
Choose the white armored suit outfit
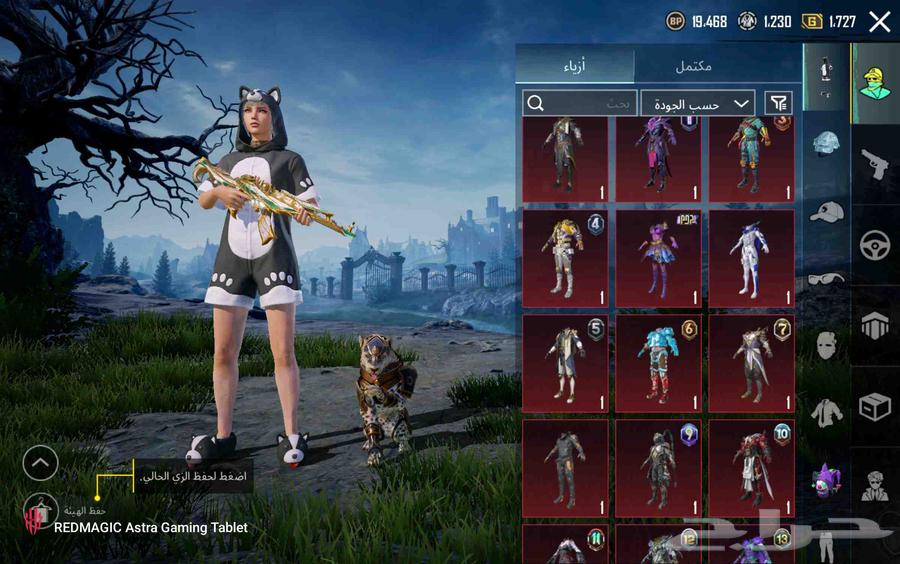point(751,257)
